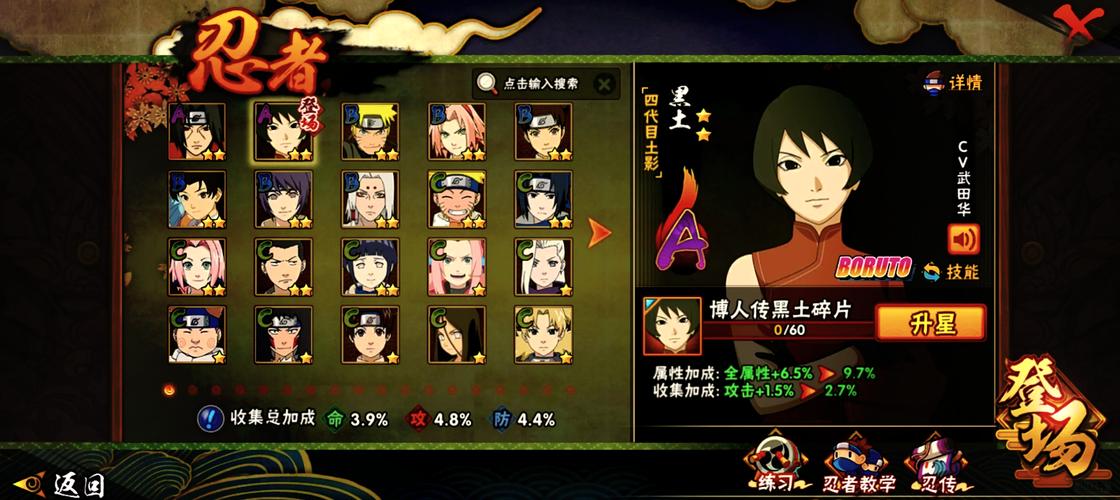Select the blonde Tsunade C-rank portrait

coord(544,267)
